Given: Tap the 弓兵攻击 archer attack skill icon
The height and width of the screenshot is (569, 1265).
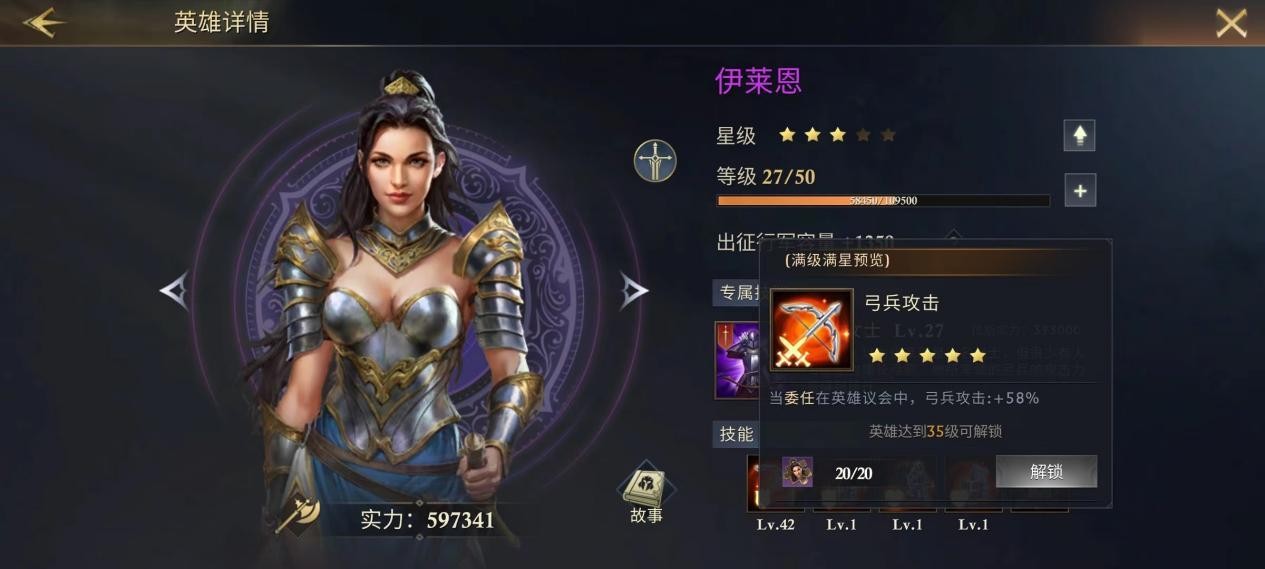Looking at the screenshot, I should (811, 330).
